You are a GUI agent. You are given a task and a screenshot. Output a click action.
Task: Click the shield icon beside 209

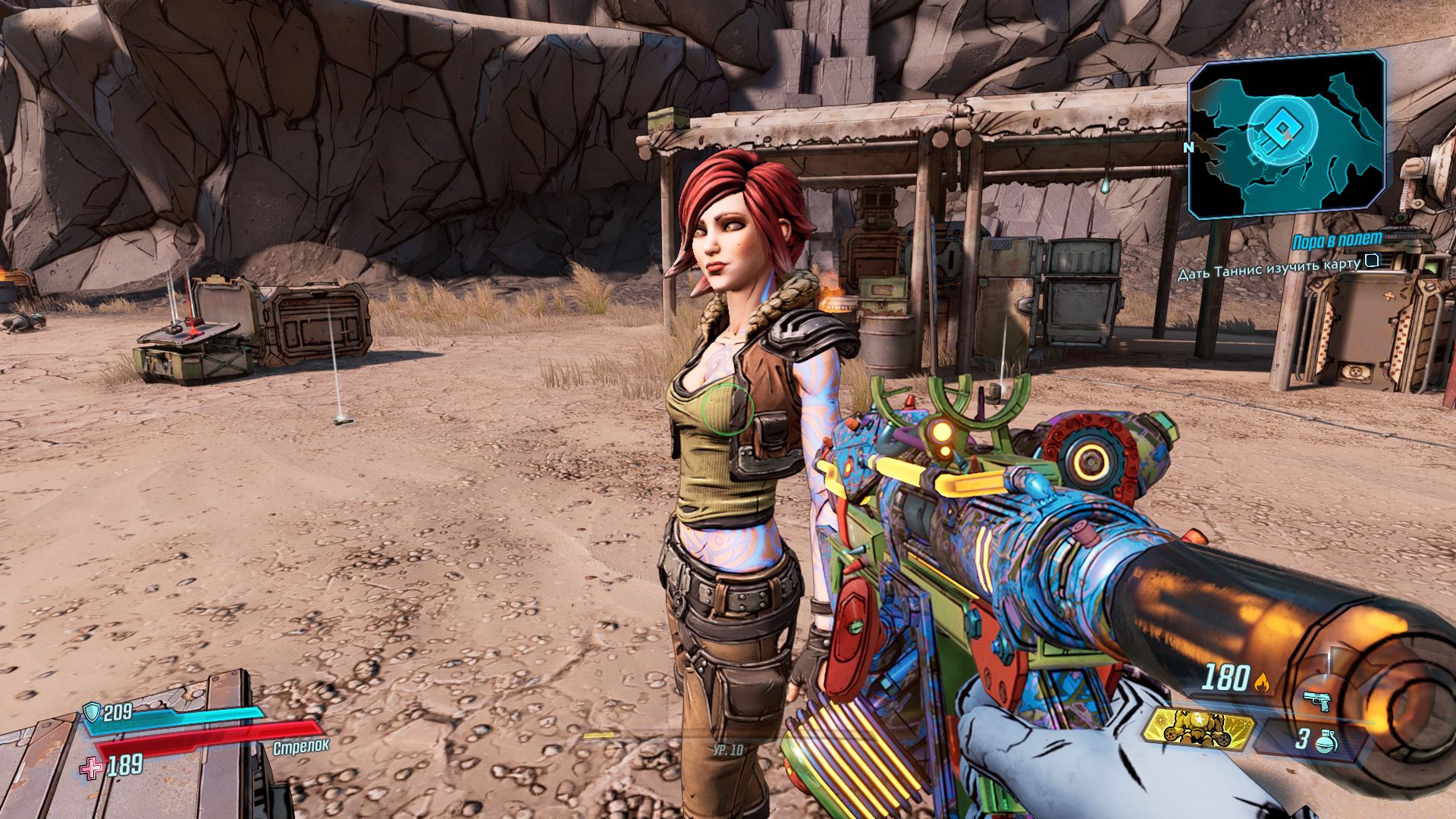pos(93,712)
